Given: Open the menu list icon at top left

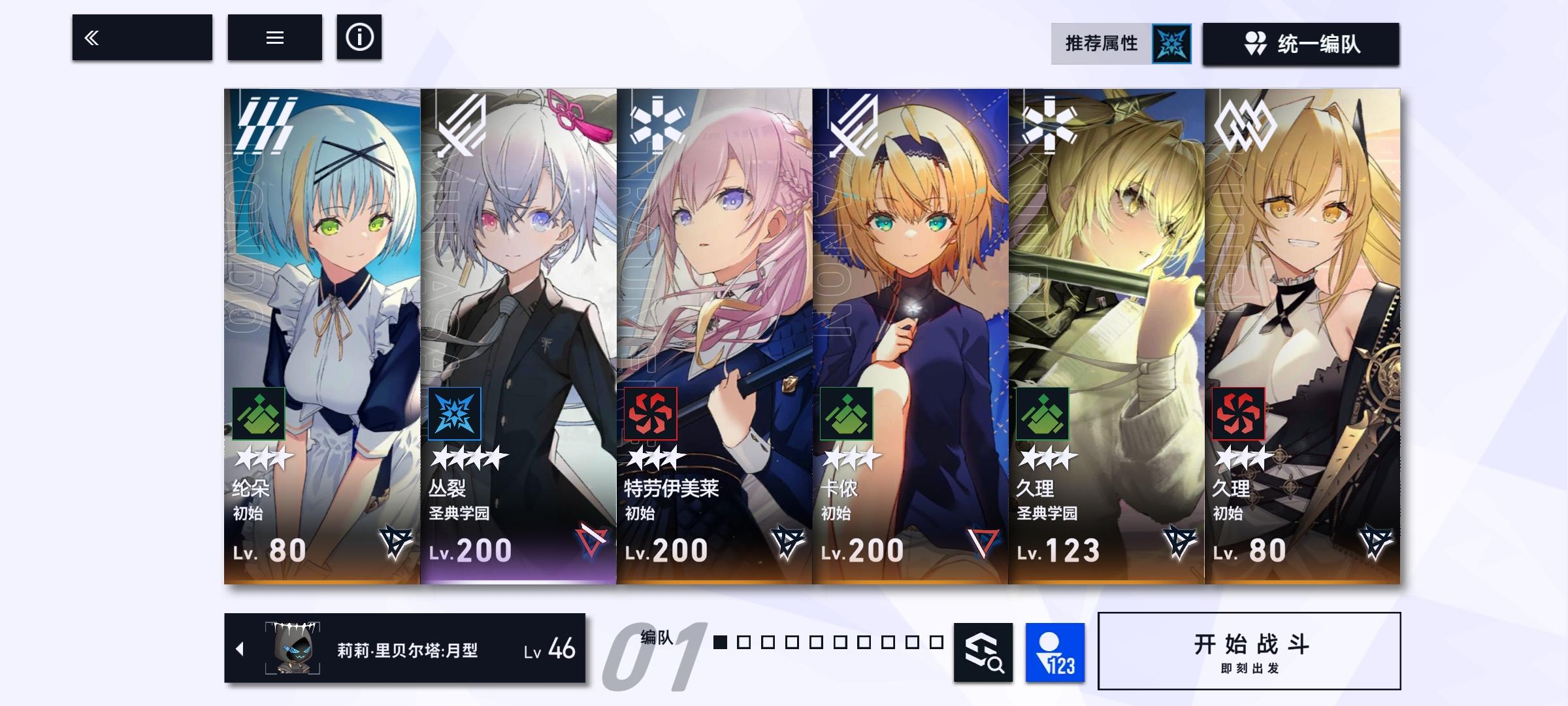Looking at the screenshot, I should coord(275,38).
